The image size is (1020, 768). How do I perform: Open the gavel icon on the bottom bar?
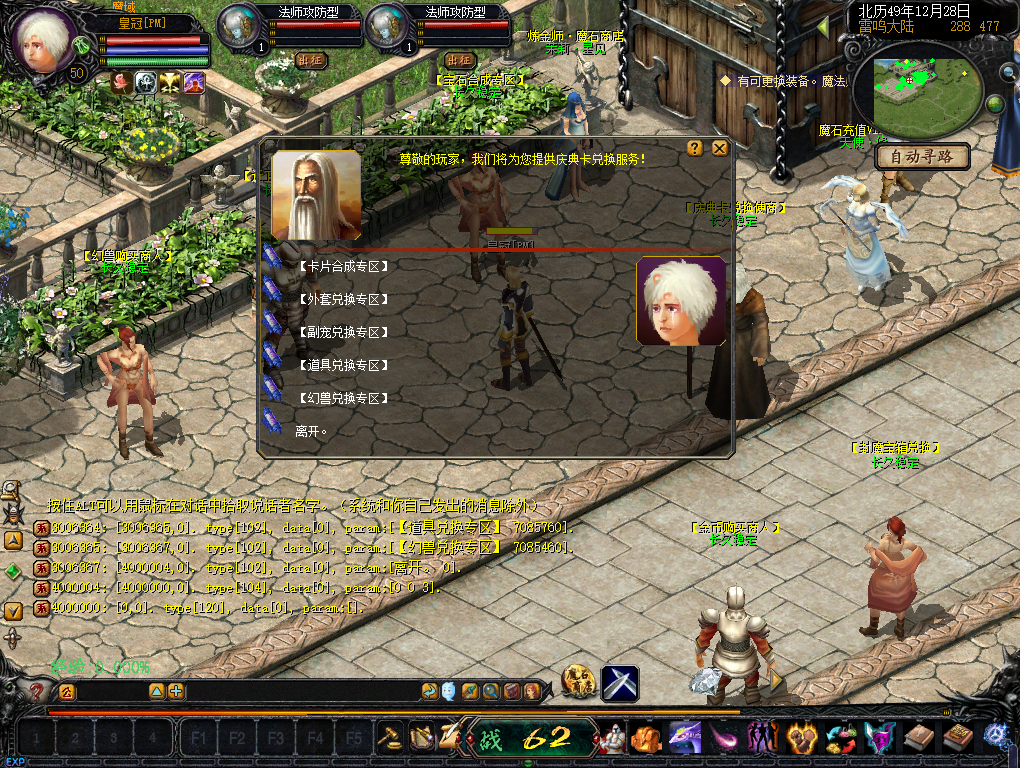pyautogui.click(x=390, y=738)
